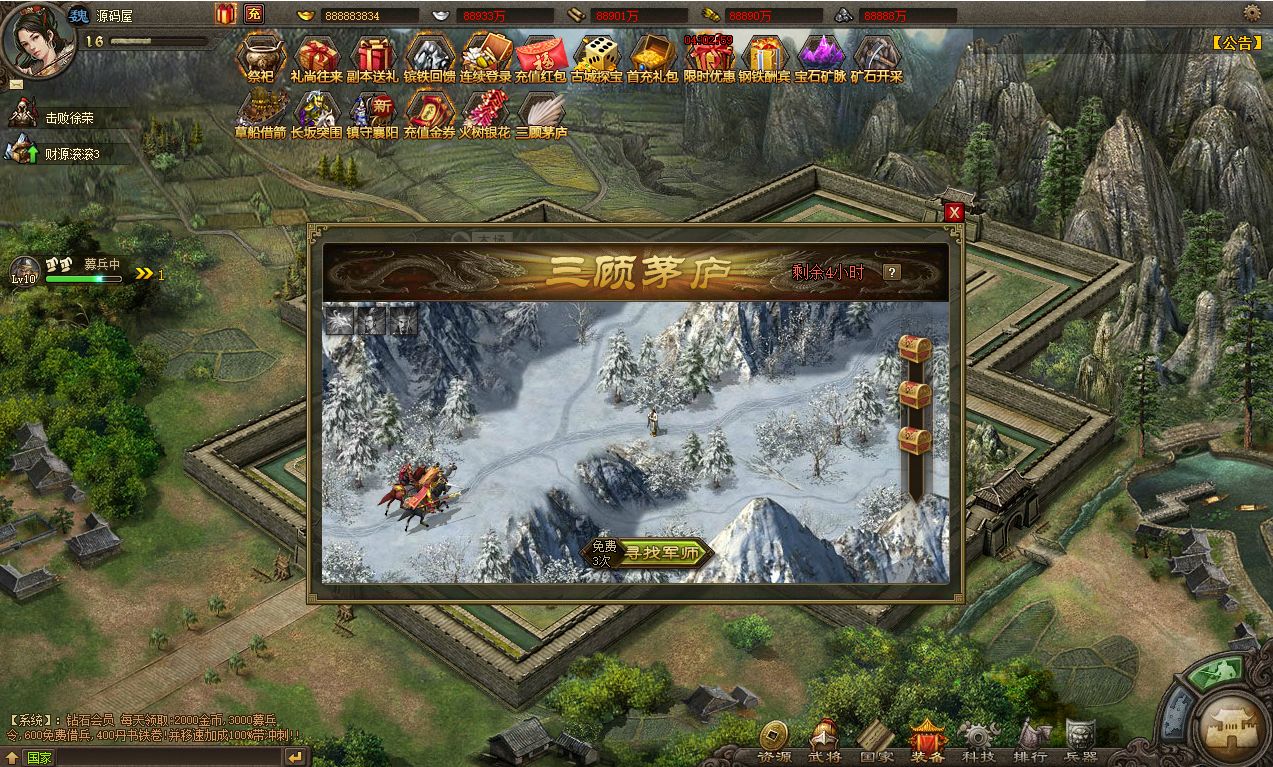
Task: Open the 草船借箭 boat event
Action: point(261,111)
